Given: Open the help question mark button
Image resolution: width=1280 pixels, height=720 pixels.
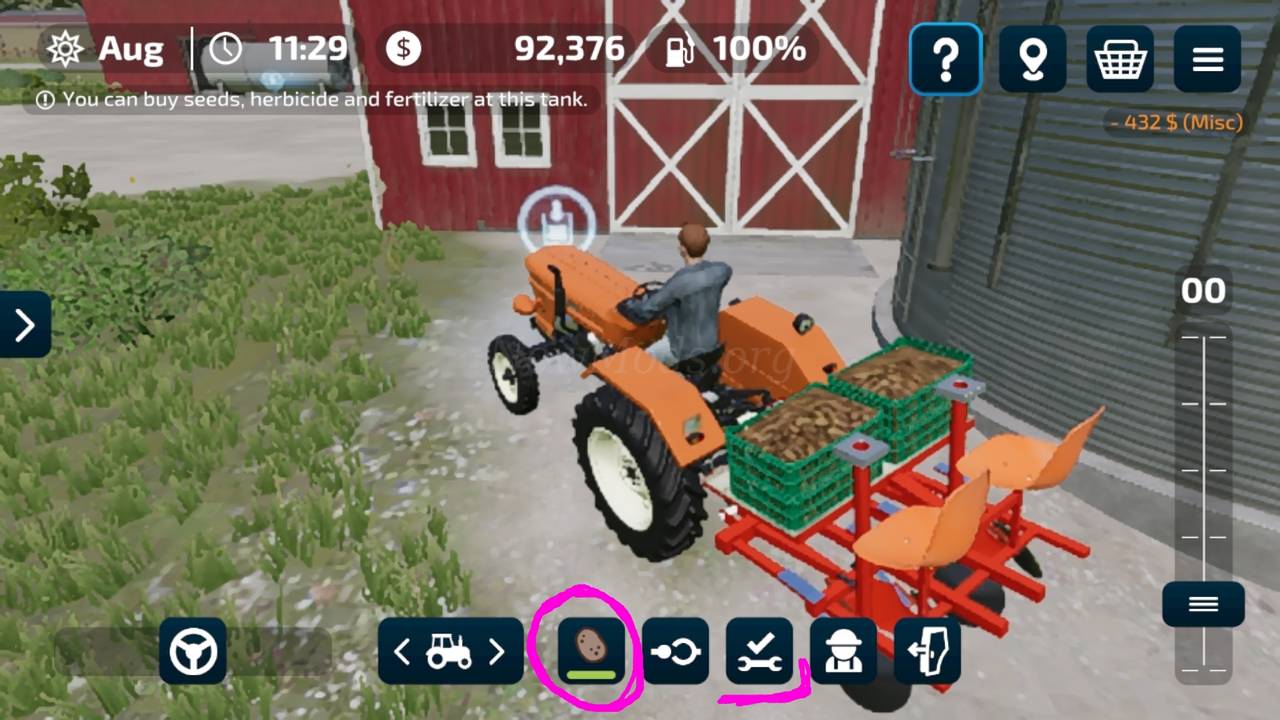Looking at the screenshot, I should tap(945, 60).
